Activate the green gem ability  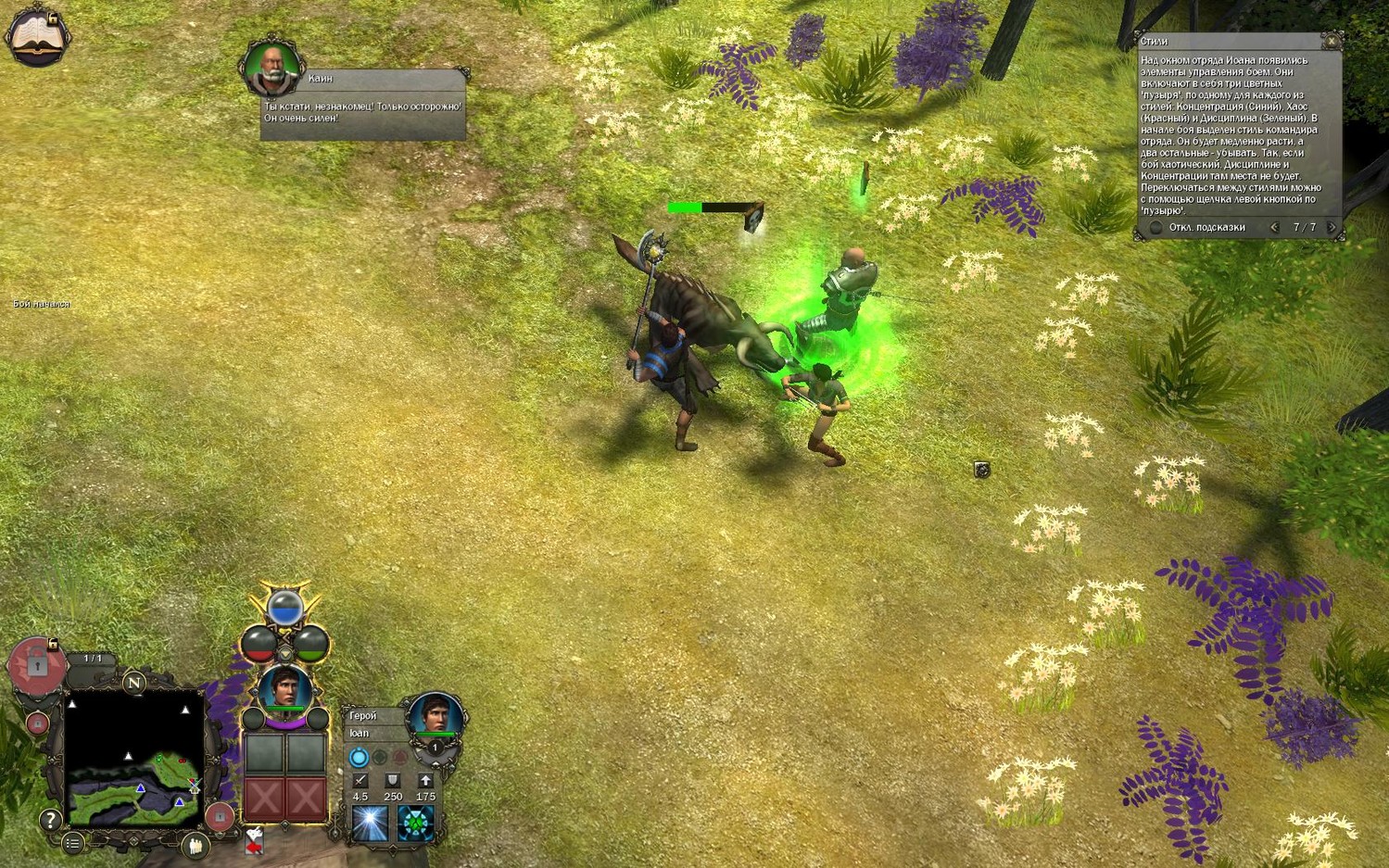(x=415, y=824)
